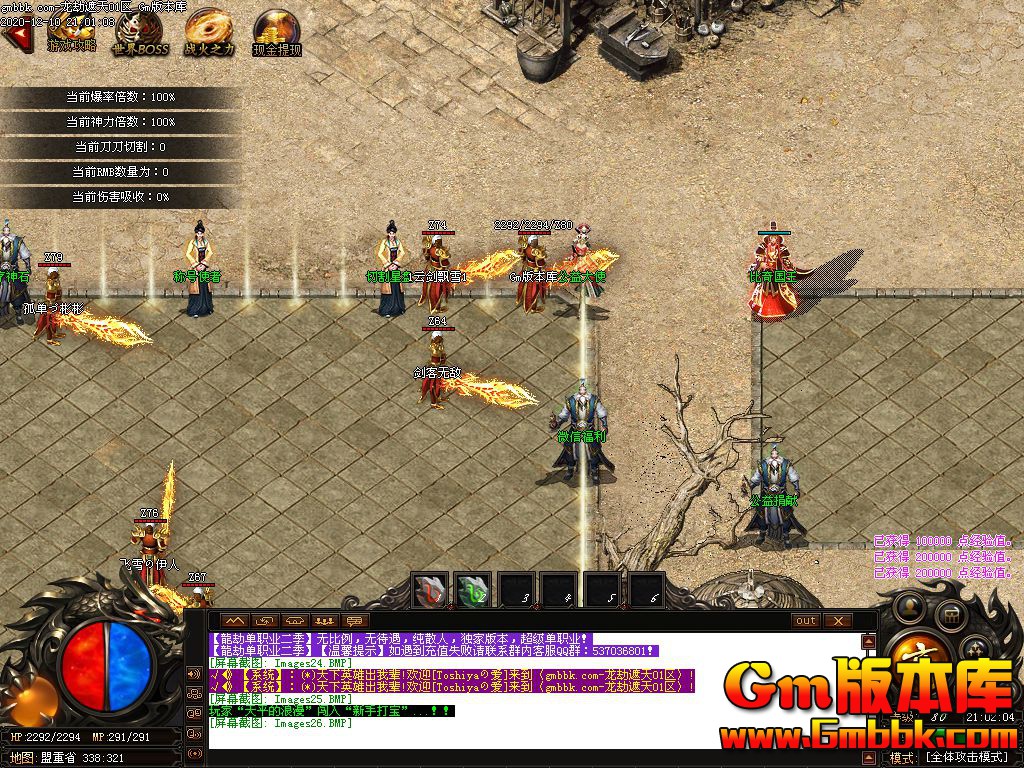Toggle the 全体攻击模式 attack mode
Image resolution: width=1024 pixels, height=768 pixels.
pyautogui.click(x=966, y=757)
